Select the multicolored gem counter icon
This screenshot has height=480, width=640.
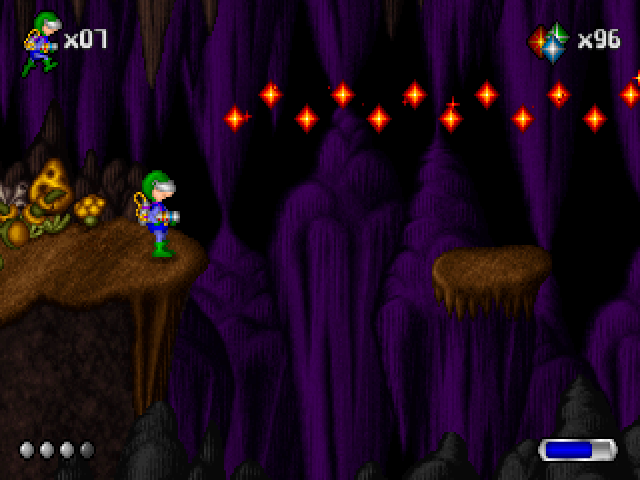pos(549,43)
